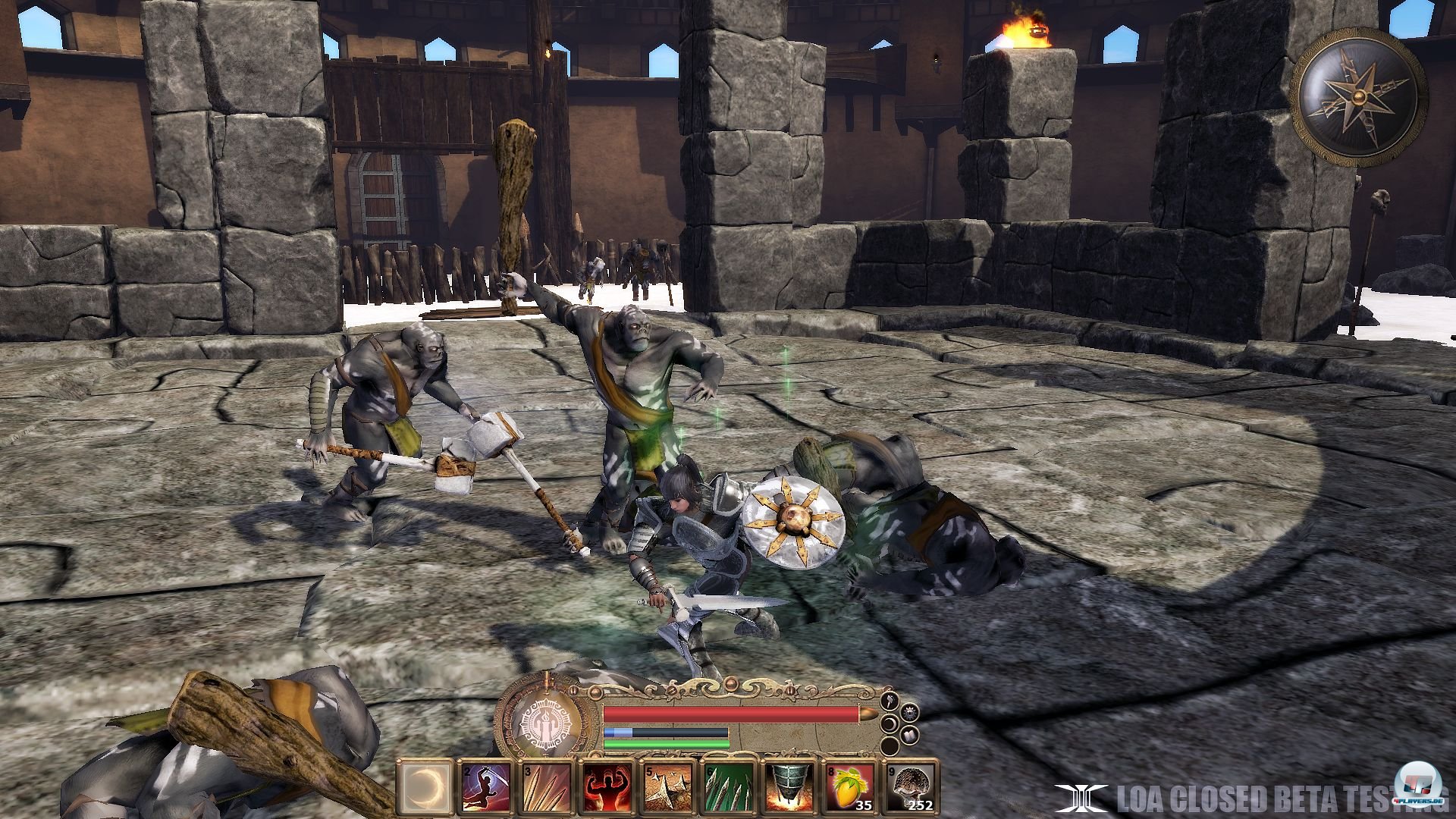Eat the yellow fruit consumable
1456x819 pixels.
pos(849,786)
